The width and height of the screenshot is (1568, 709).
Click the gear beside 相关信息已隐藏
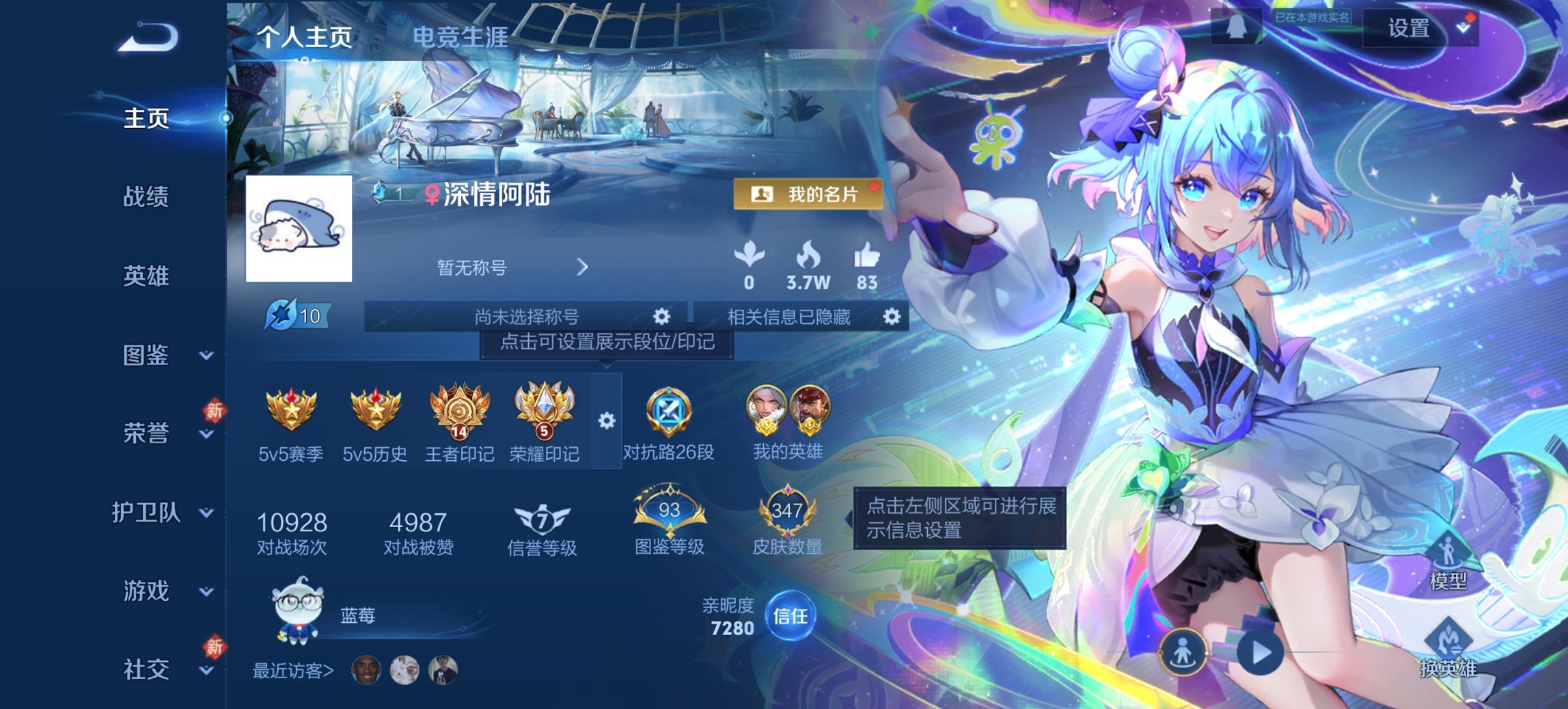pyautogui.click(x=892, y=317)
